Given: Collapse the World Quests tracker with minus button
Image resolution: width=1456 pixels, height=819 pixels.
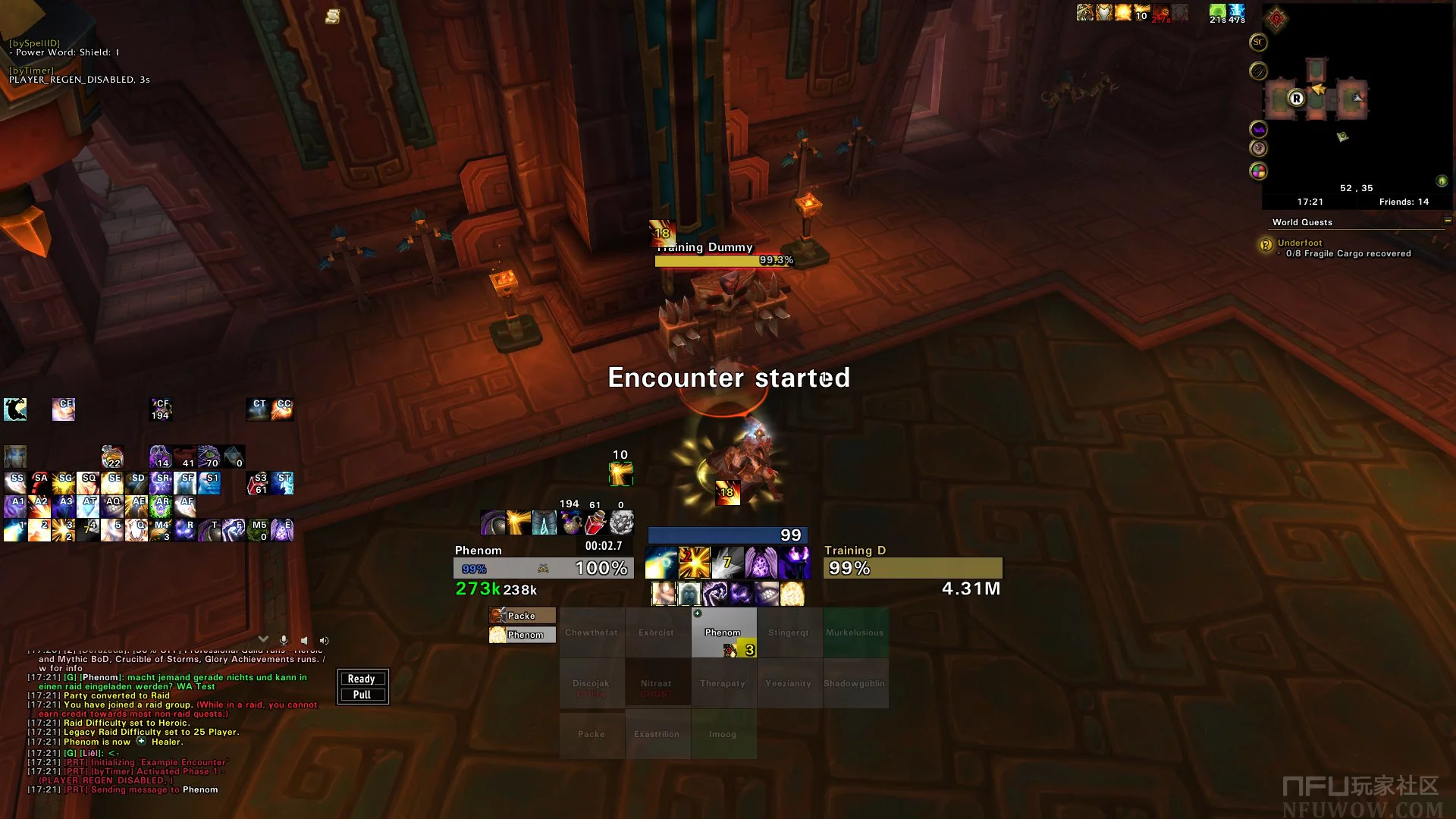Looking at the screenshot, I should [x=1448, y=221].
